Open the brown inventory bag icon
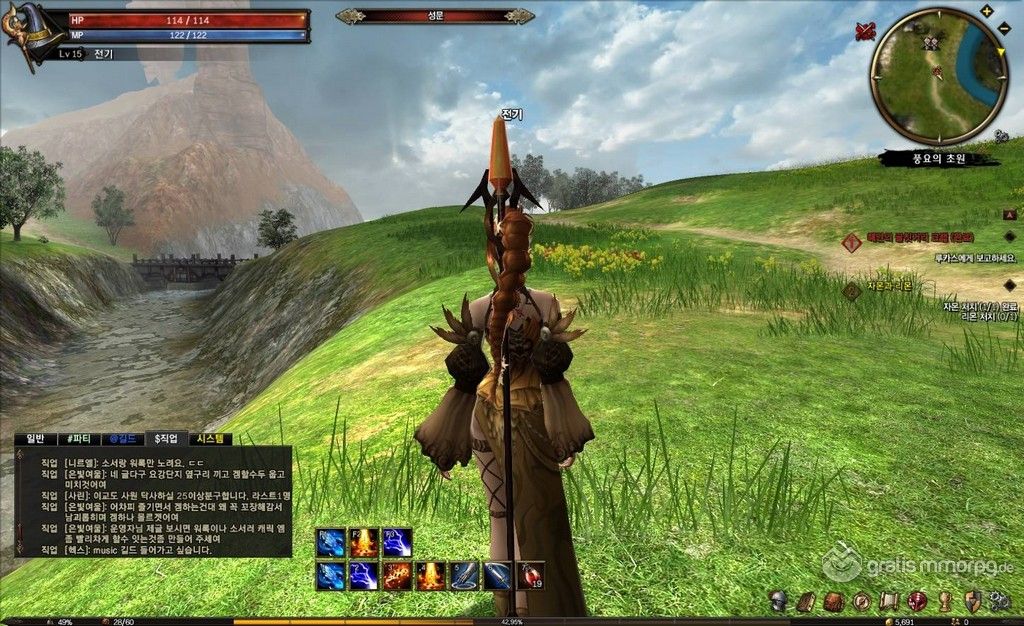 832,601
